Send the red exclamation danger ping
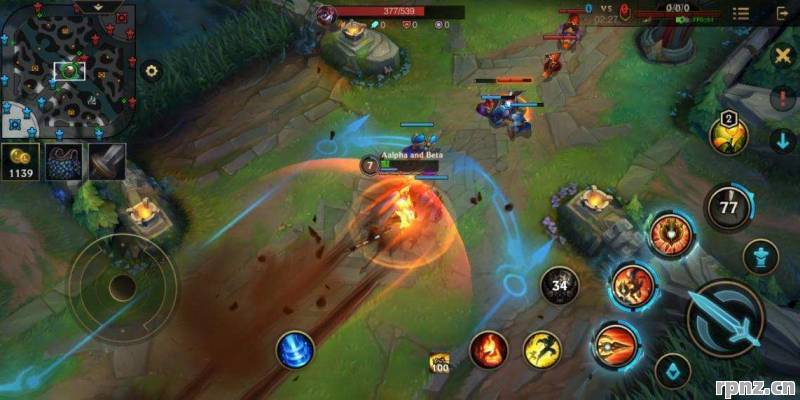The image size is (800, 400). 783,98
